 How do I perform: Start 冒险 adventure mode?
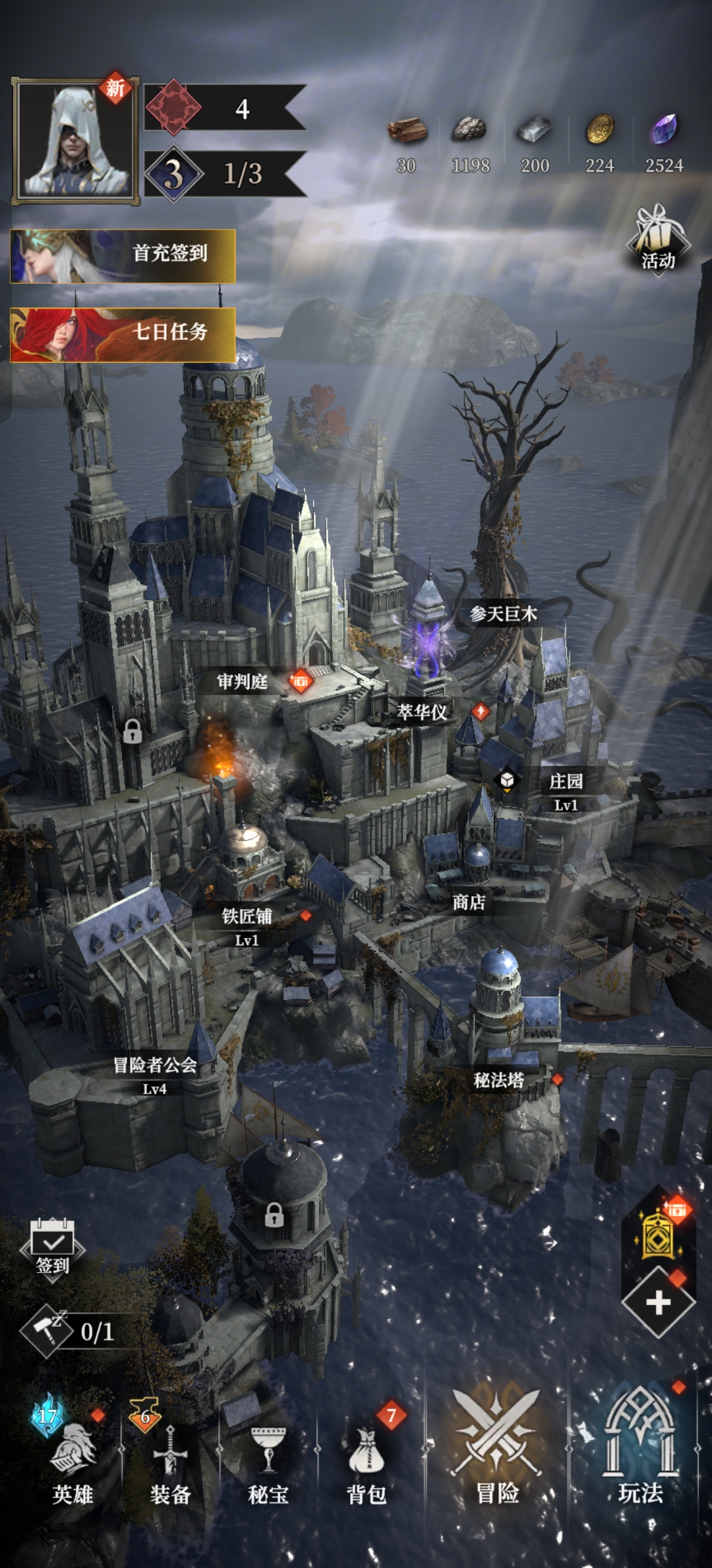point(497,1451)
